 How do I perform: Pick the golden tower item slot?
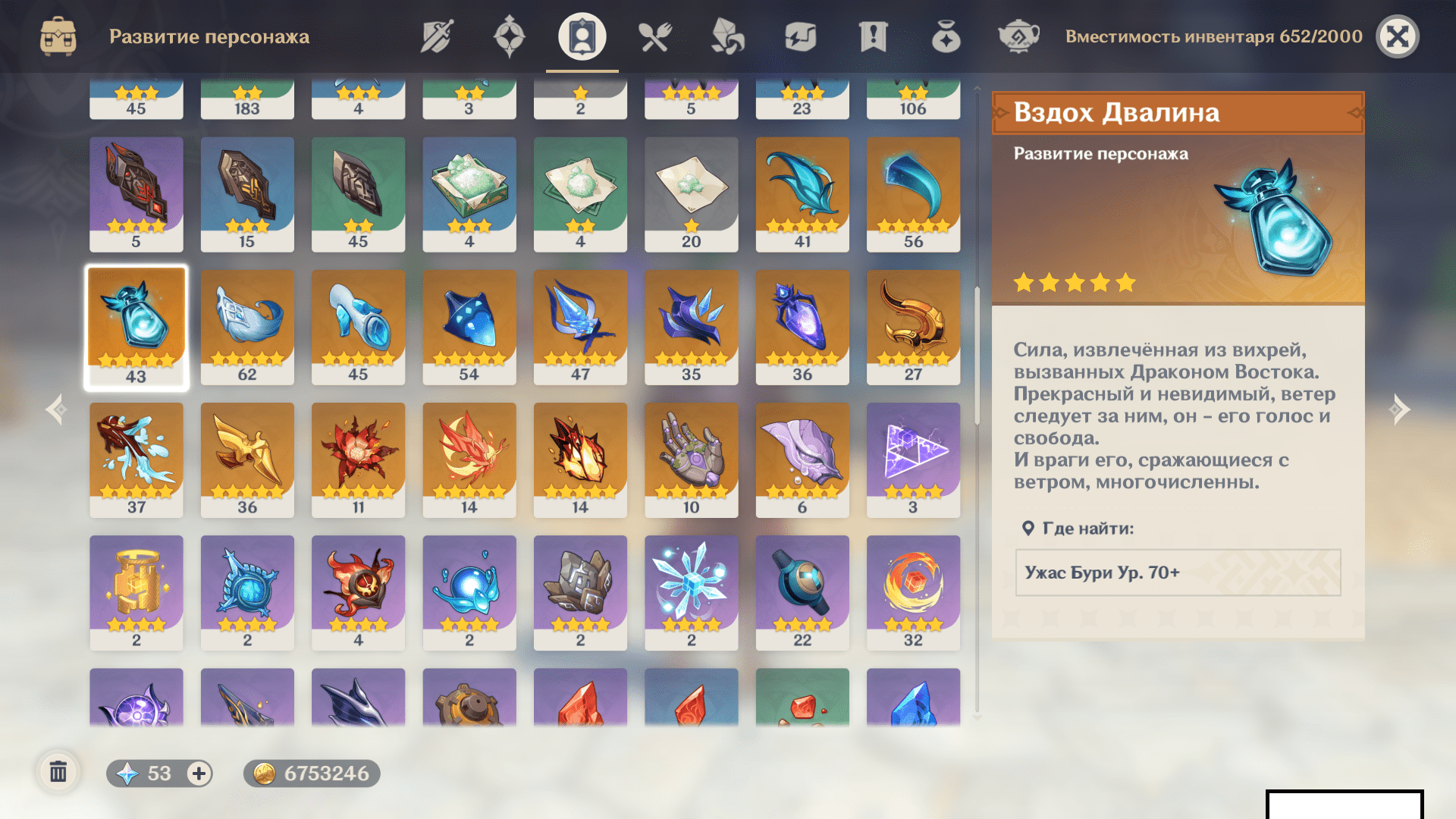pos(136,592)
